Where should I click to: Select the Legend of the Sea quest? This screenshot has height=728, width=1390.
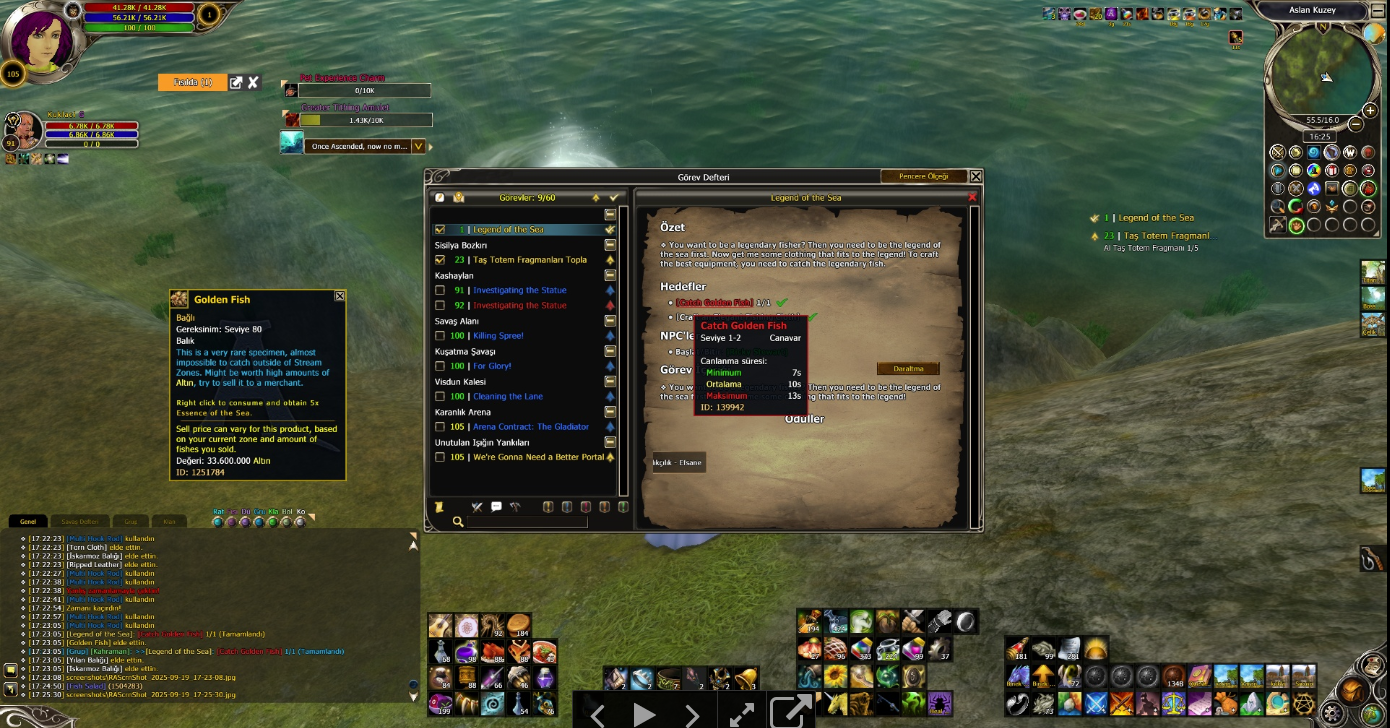click(x=508, y=230)
